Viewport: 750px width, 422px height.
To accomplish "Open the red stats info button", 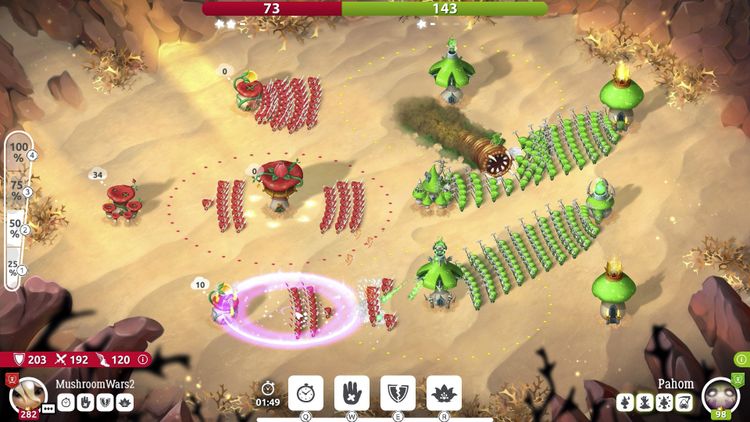I will click(x=143, y=359).
